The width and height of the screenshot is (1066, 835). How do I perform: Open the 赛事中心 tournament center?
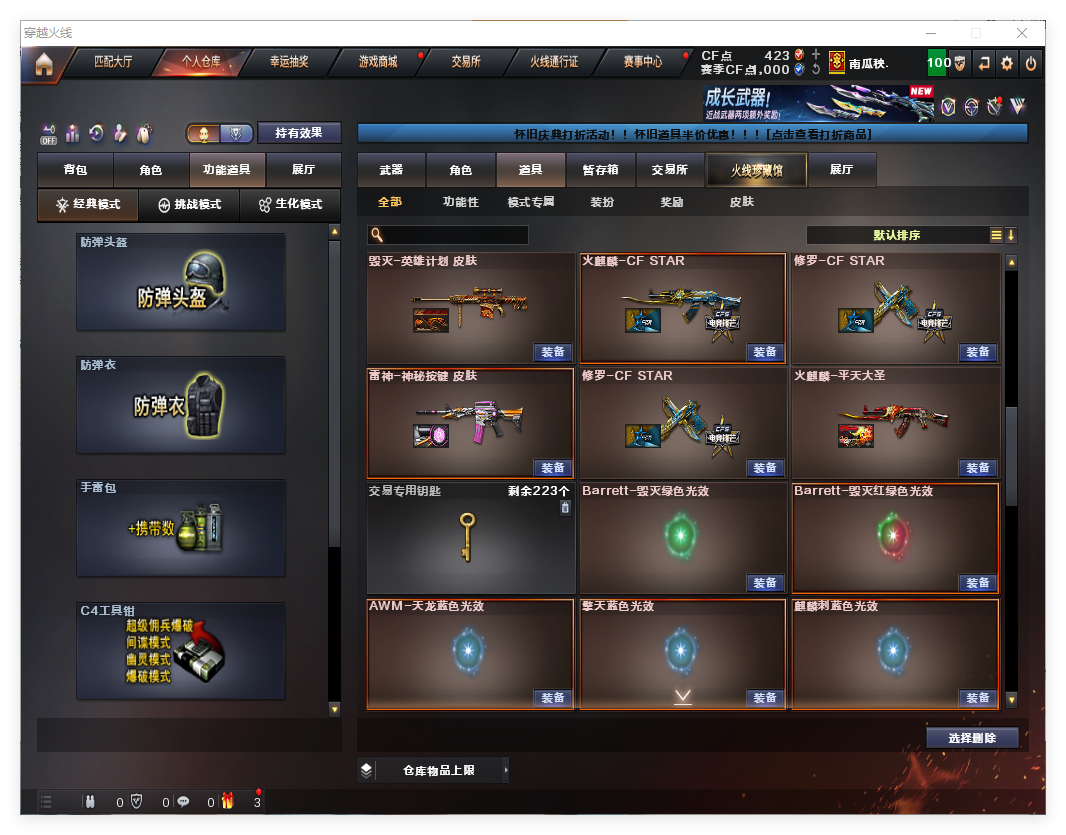(x=642, y=62)
